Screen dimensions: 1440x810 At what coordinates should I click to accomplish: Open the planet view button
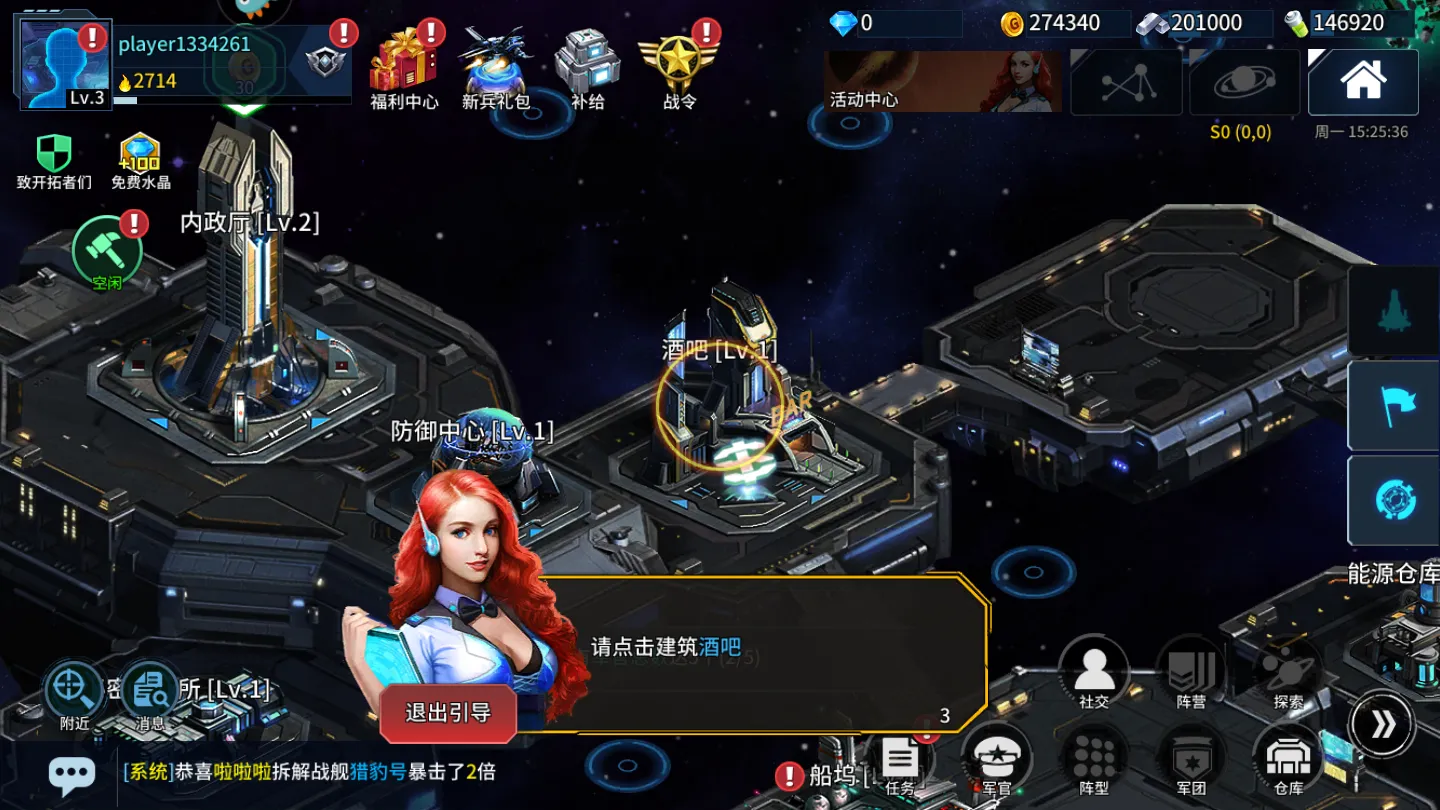(1244, 82)
